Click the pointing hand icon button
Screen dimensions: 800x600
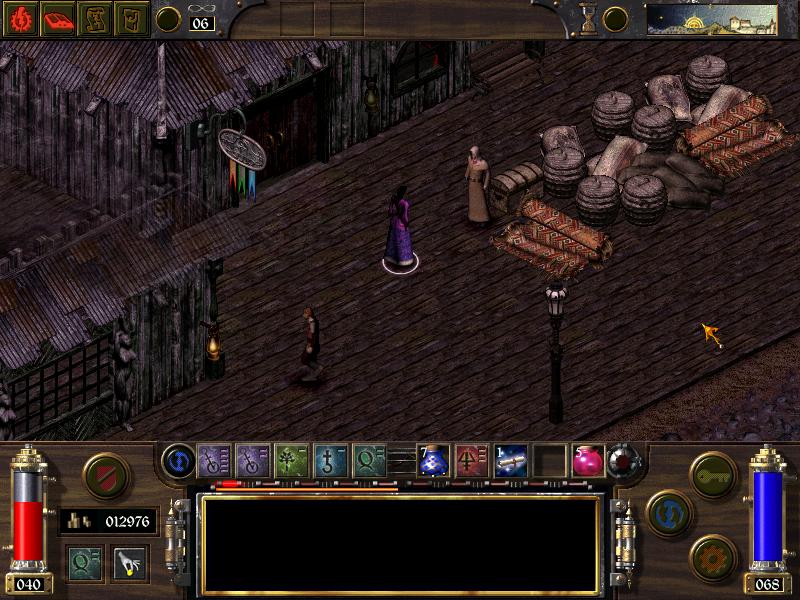point(128,563)
